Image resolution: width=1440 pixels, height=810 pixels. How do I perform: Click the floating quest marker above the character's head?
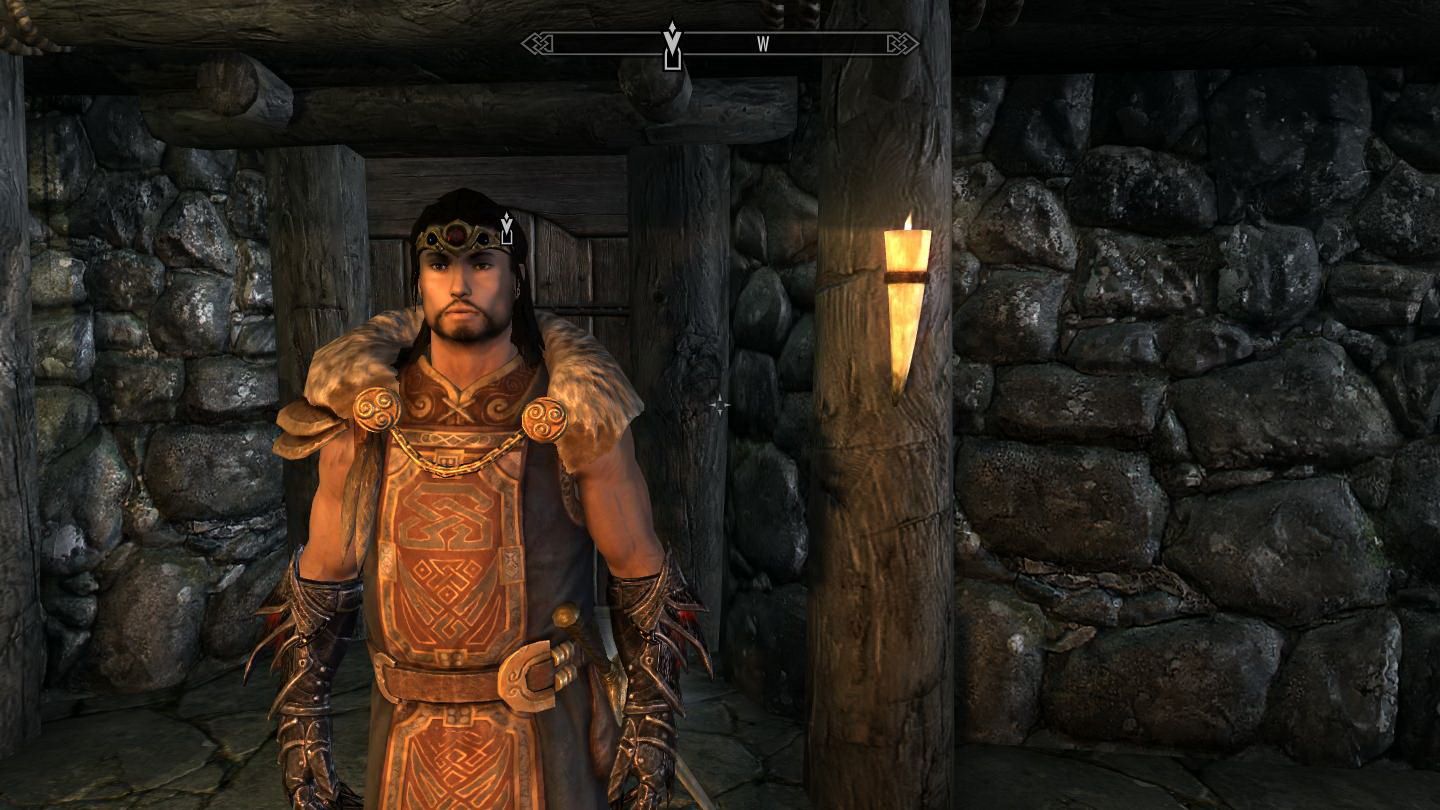pos(507,228)
